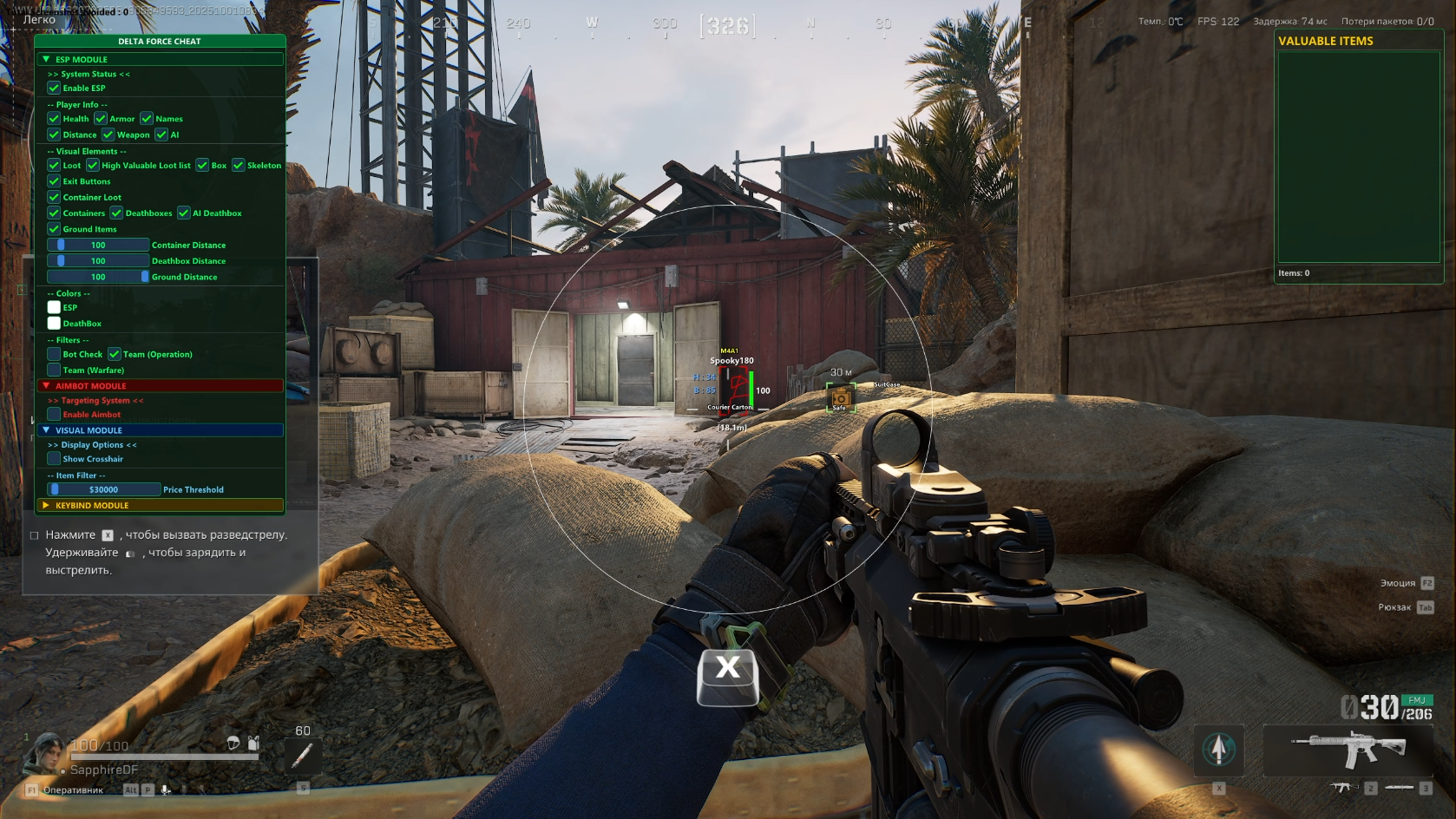Screen dimensions: 1456x819
Task: Tick the Team (Warfare) filter checkbox
Action: [54, 370]
